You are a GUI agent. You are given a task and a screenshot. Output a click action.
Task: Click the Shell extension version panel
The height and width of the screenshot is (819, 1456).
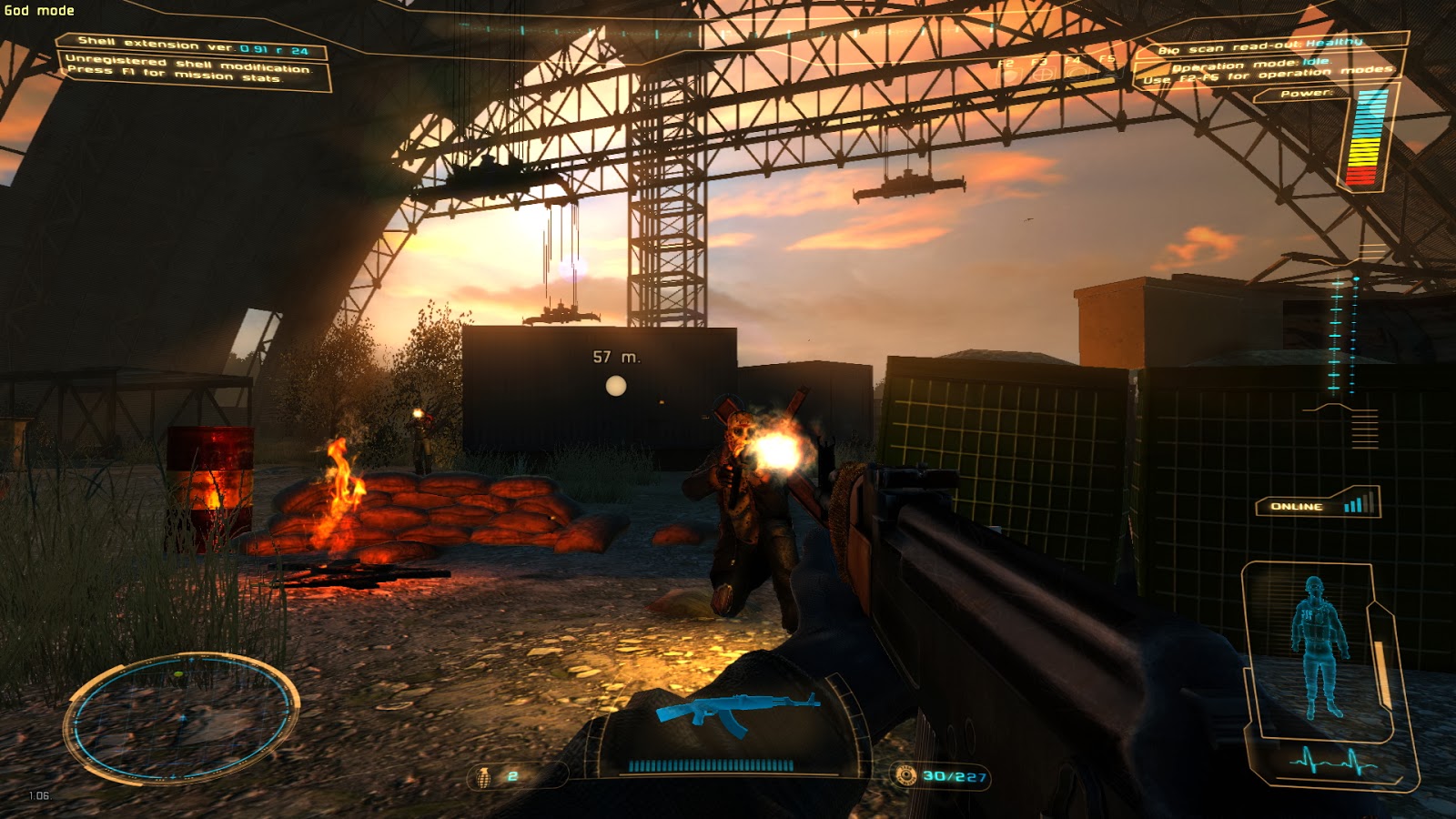tap(193, 45)
